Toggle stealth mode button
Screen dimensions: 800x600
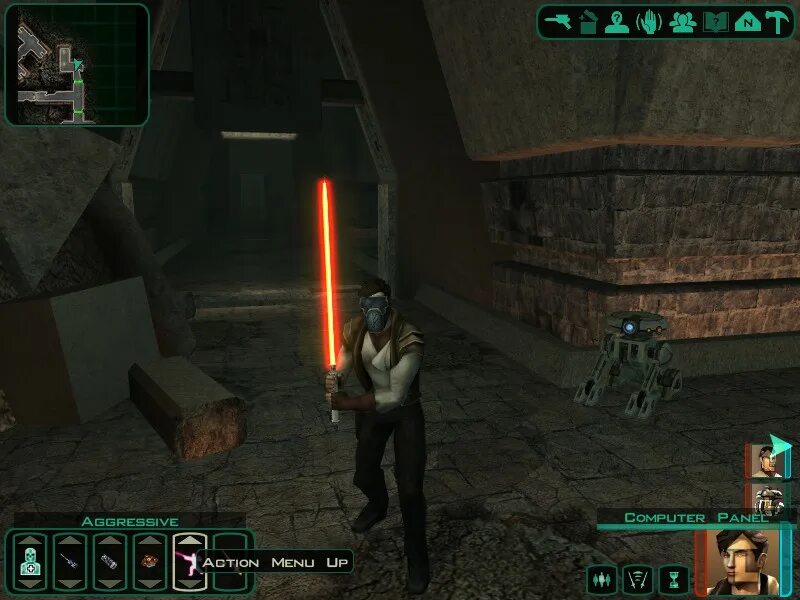tap(637, 578)
